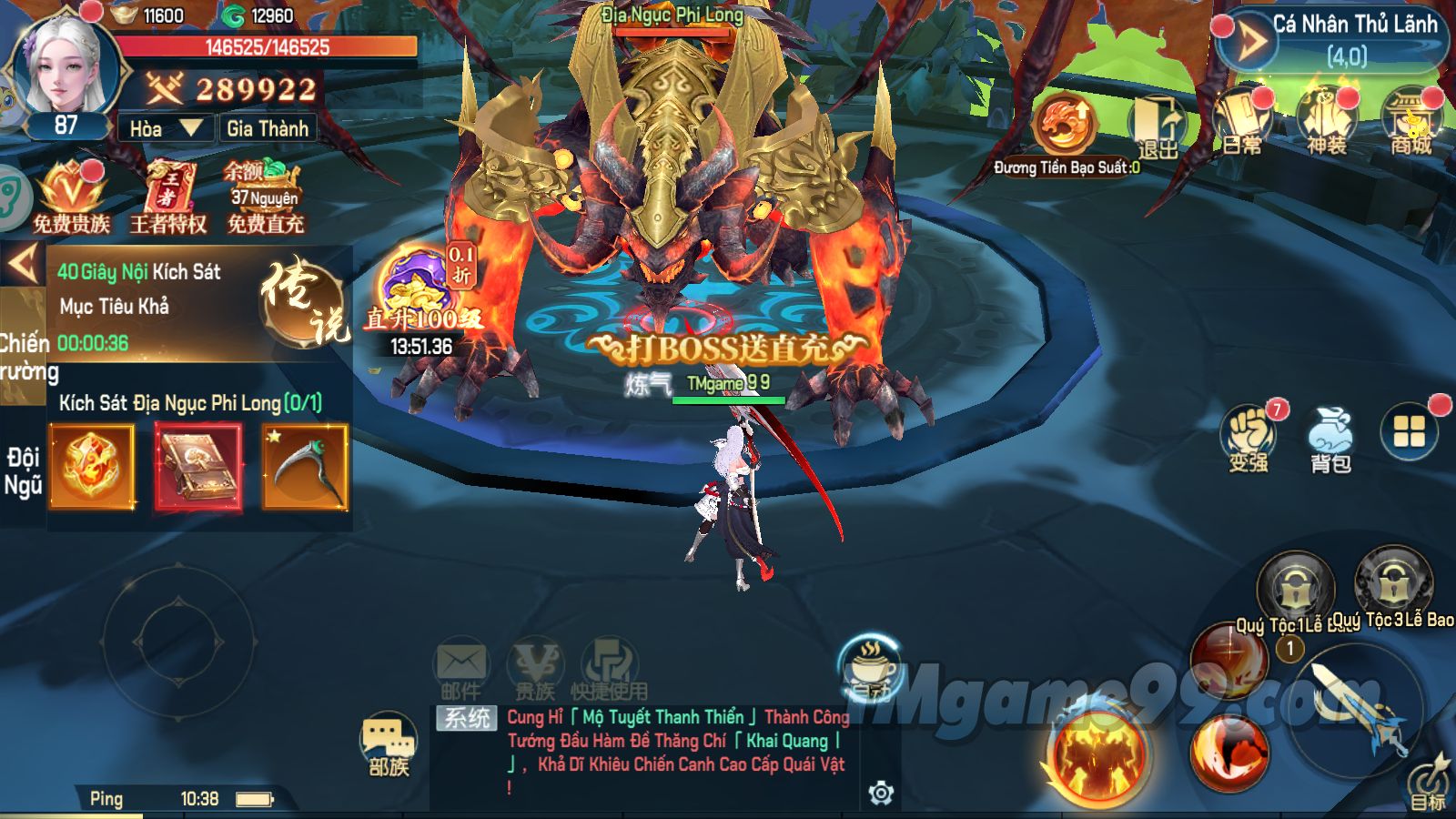Open the Hòa combat mode dropdown
The image size is (1456, 819).
(x=166, y=128)
